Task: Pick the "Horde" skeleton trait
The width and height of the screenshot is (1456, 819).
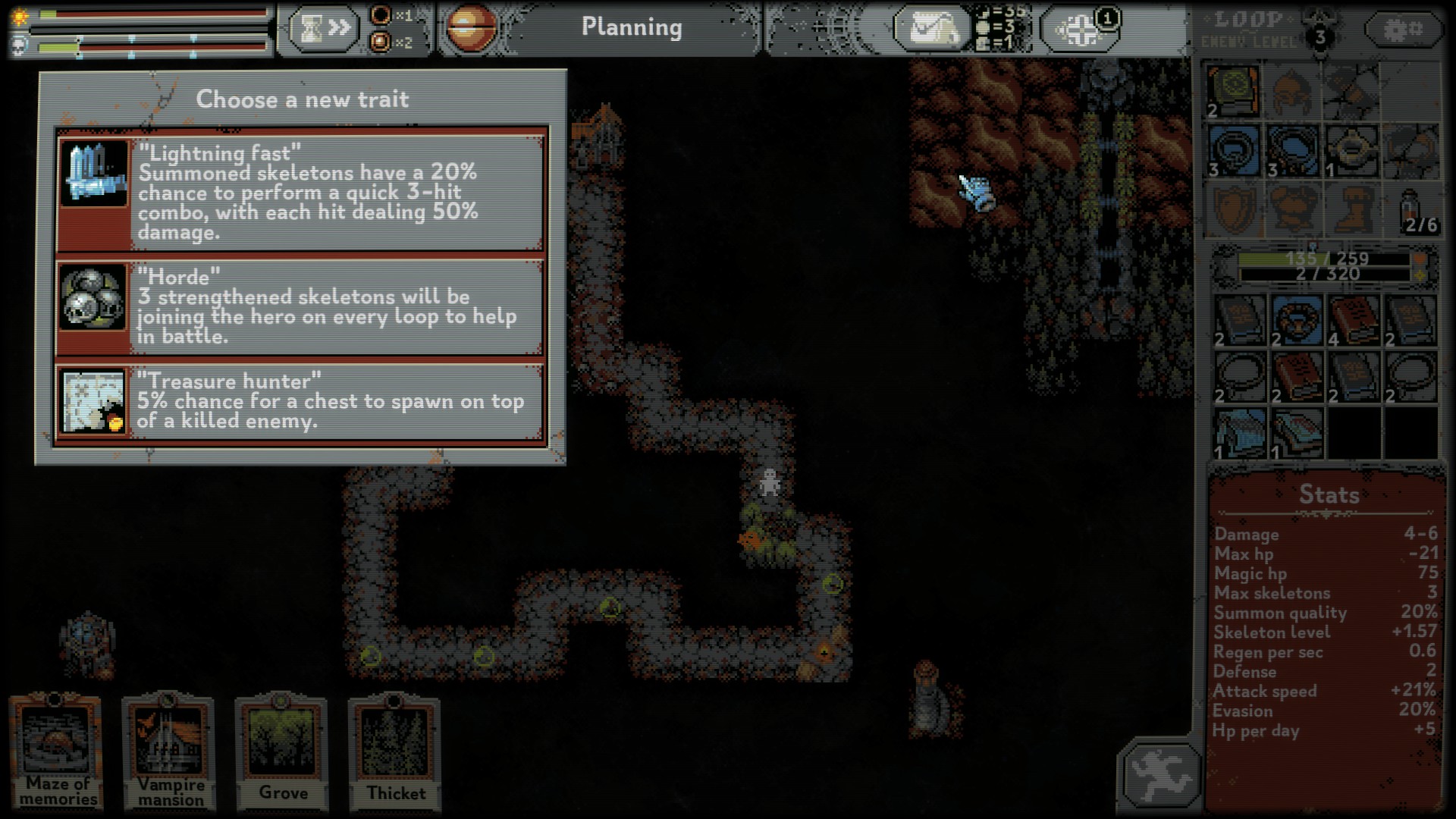Action: point(300,306)
